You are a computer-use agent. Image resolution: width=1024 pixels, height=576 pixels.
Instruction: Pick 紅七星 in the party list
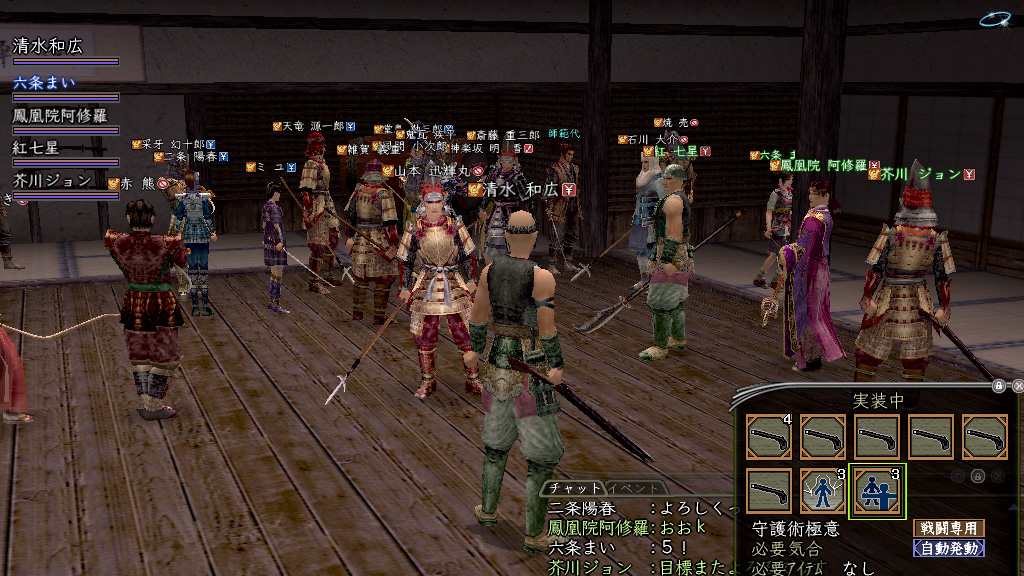point(36,148)
